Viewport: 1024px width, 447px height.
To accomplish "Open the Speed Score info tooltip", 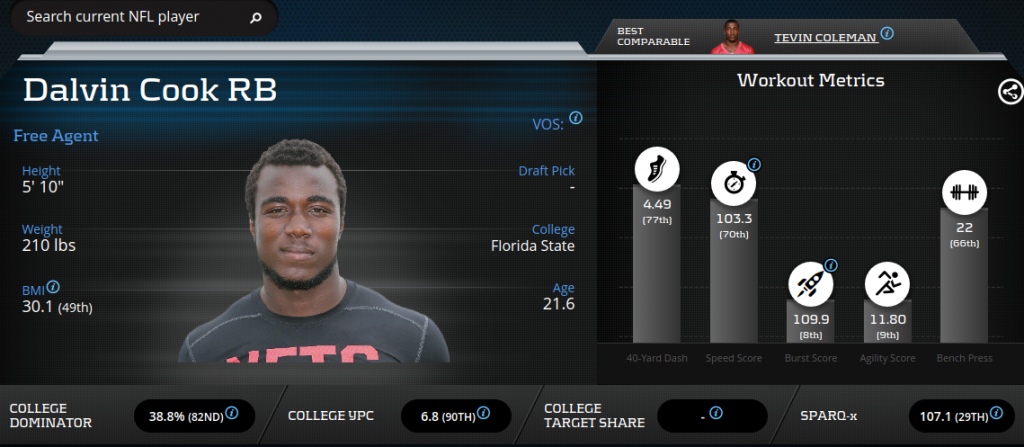I will (x=754, y=164).
